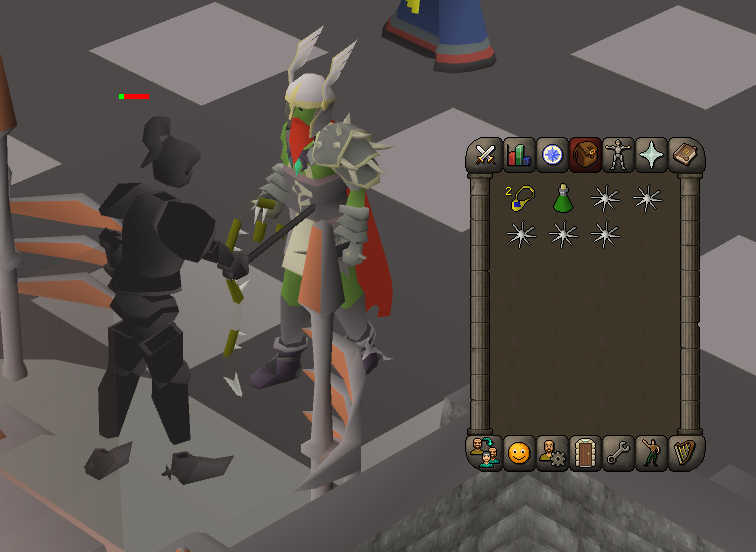Select the Inventory backpack tab
This screenshot has width=756, height=552.
click(x=585, y=155)
